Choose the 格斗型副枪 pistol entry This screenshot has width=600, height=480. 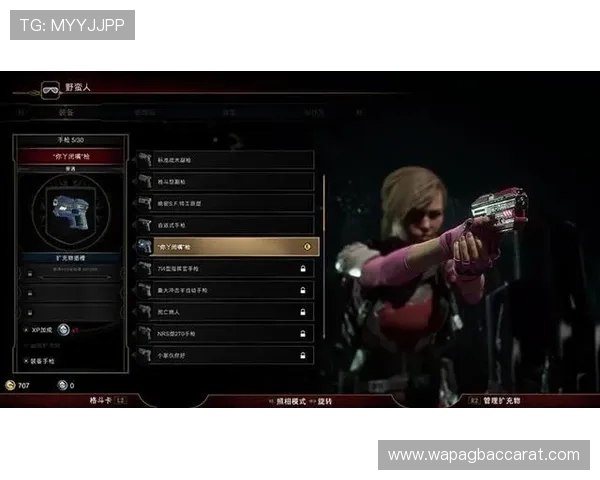[x=225, y=182]
